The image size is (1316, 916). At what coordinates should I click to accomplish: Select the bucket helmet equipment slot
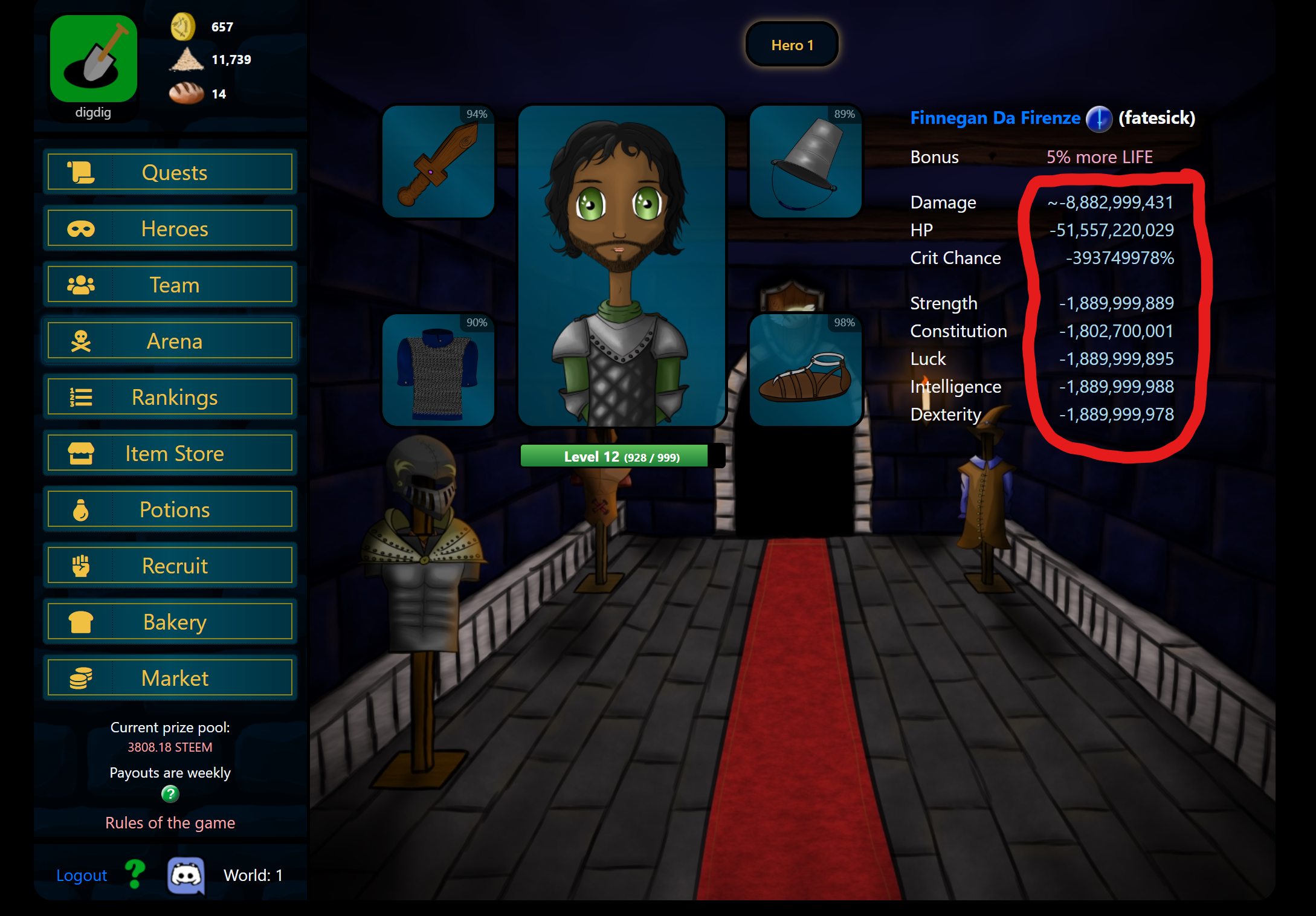pos(805,162)
